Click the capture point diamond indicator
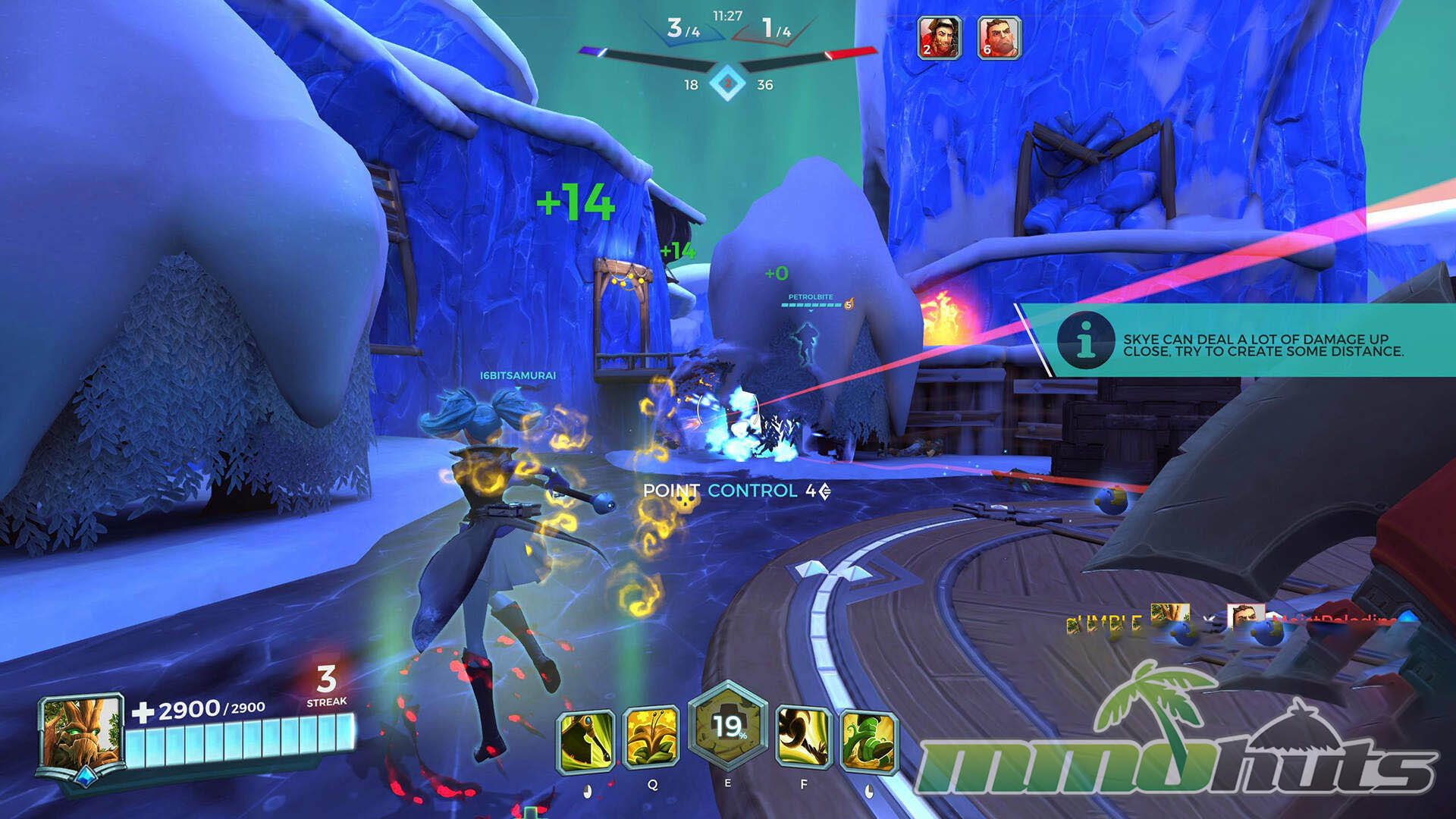 point(727,83)
